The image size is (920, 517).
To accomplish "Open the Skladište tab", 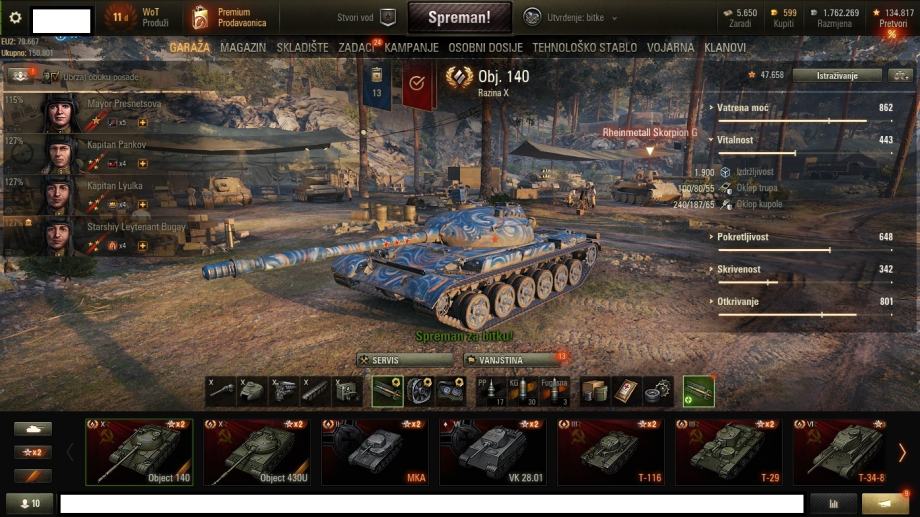I will pyautogui.click(x=301, y=47).
